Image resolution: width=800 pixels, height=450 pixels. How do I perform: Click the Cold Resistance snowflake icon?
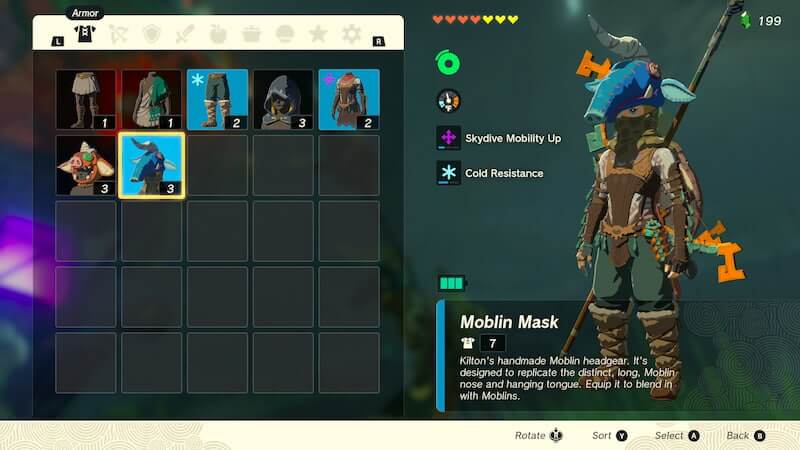448,173
